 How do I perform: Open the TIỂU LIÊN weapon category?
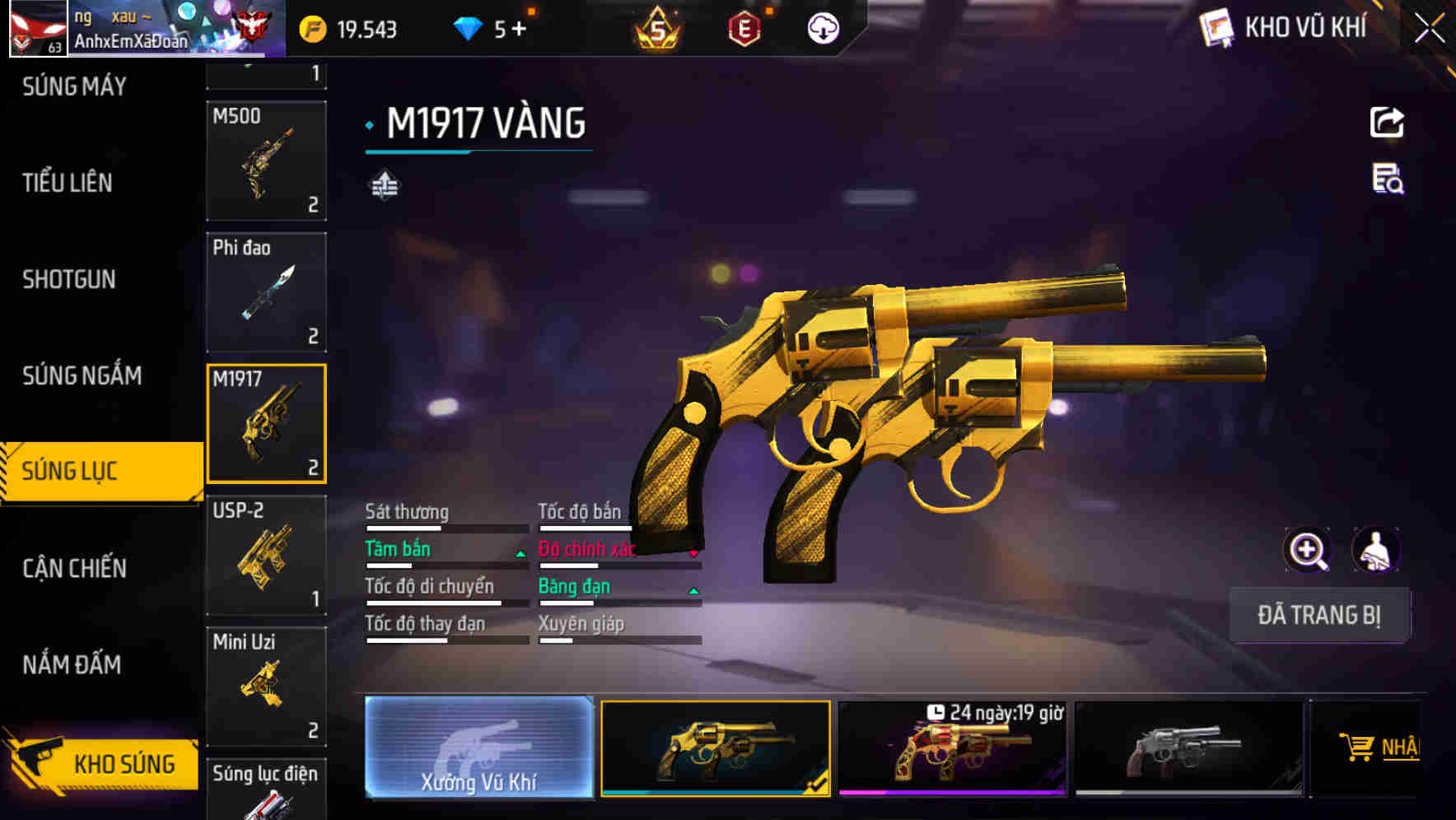68,183
